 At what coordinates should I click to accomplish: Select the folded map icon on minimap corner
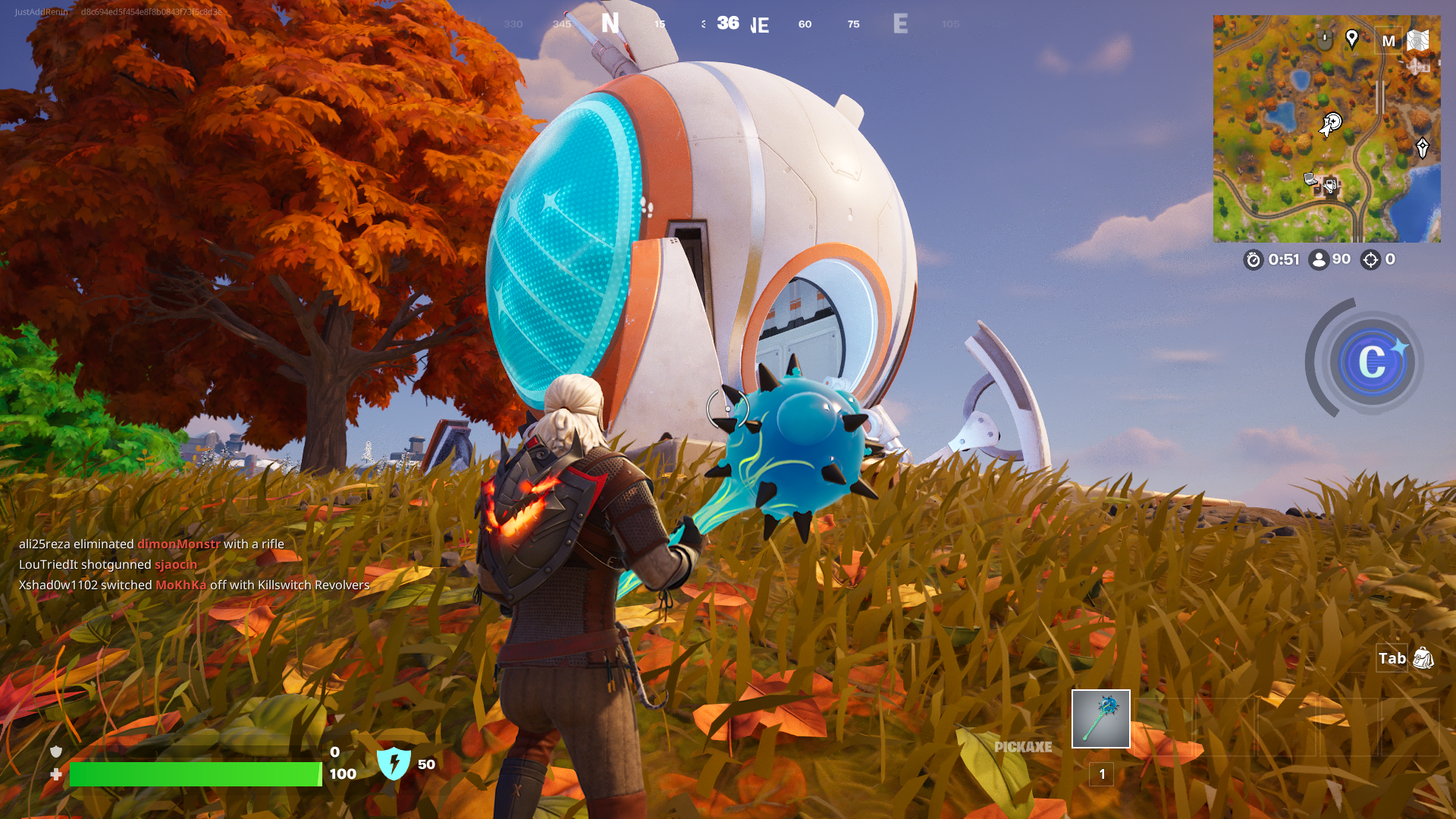point(1418,39)
